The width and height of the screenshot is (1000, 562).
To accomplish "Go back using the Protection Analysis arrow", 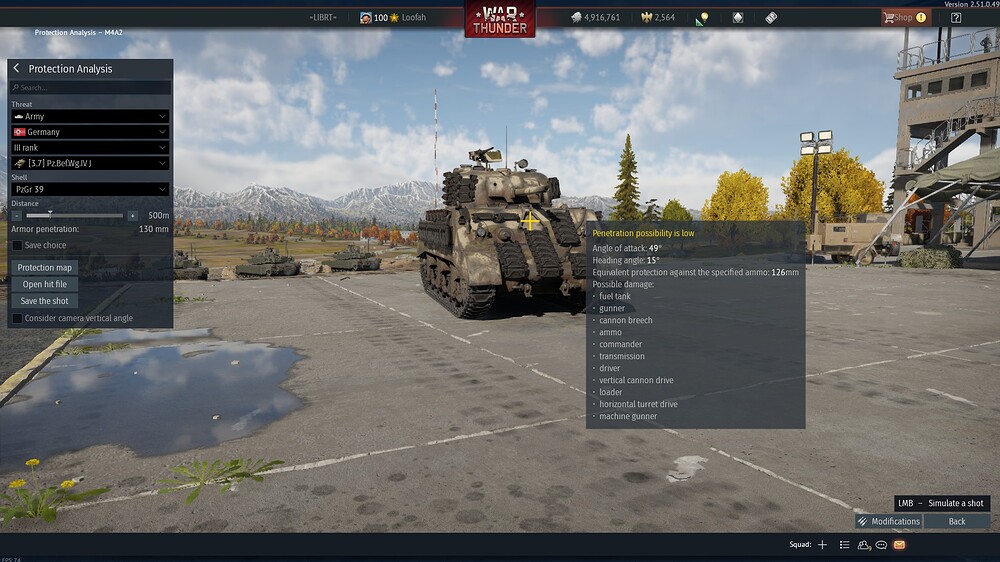I will click(16, 68).
